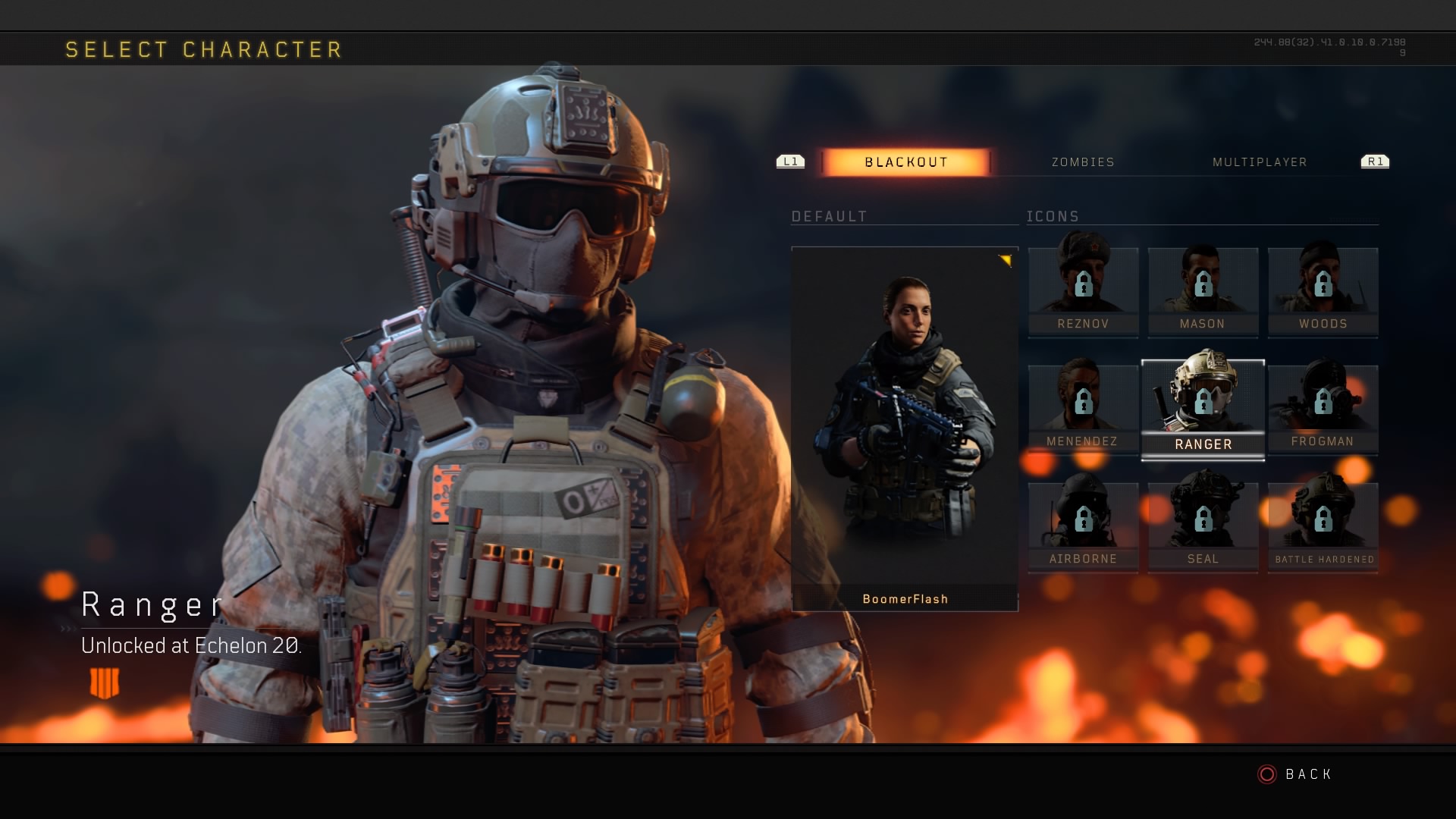The width and height of the screenshot is (1456, 819).
Task: Click the highlighted Ranger character tile
Action: pos(1203,409)
